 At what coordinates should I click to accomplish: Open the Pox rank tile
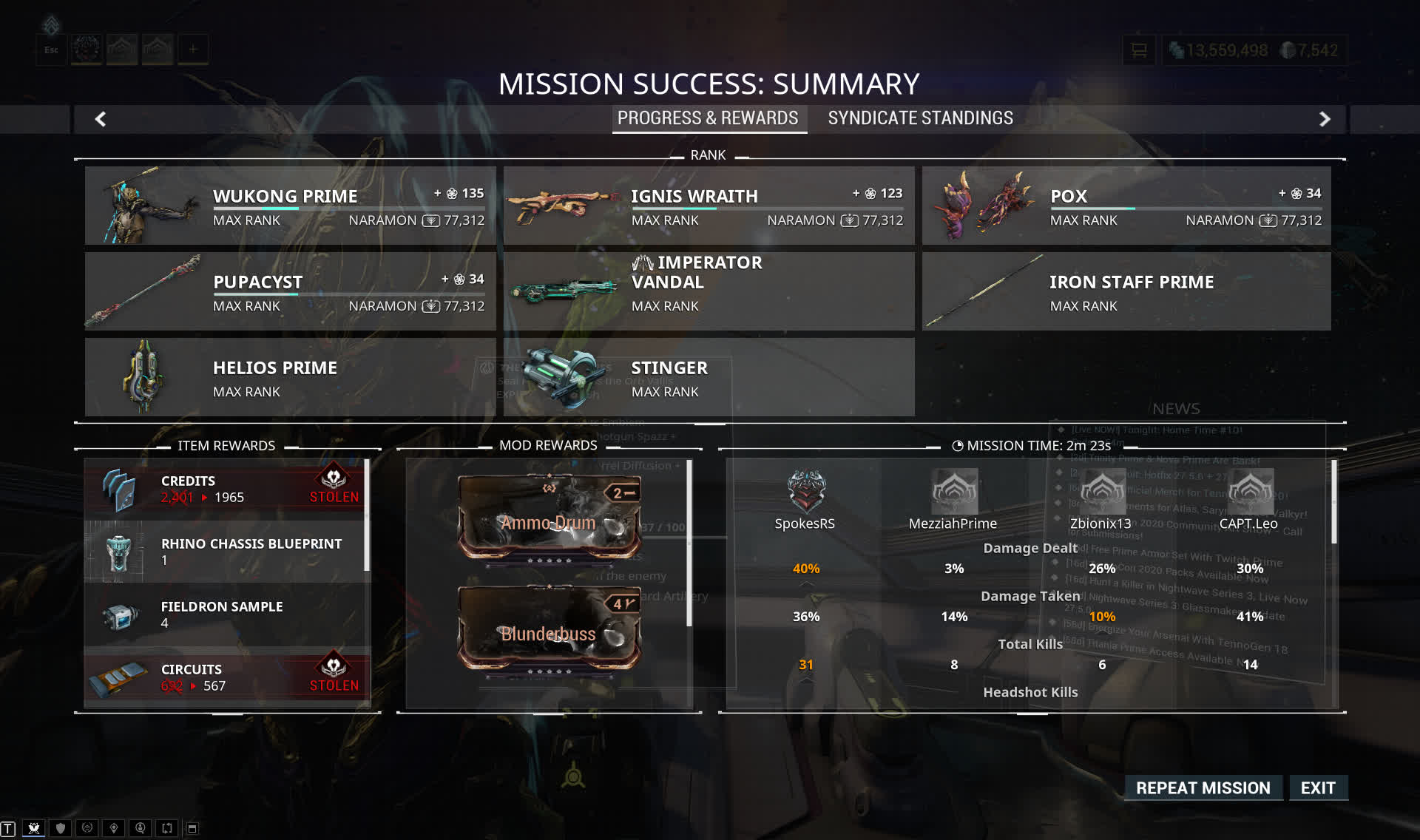click(x=1126, y=206)
